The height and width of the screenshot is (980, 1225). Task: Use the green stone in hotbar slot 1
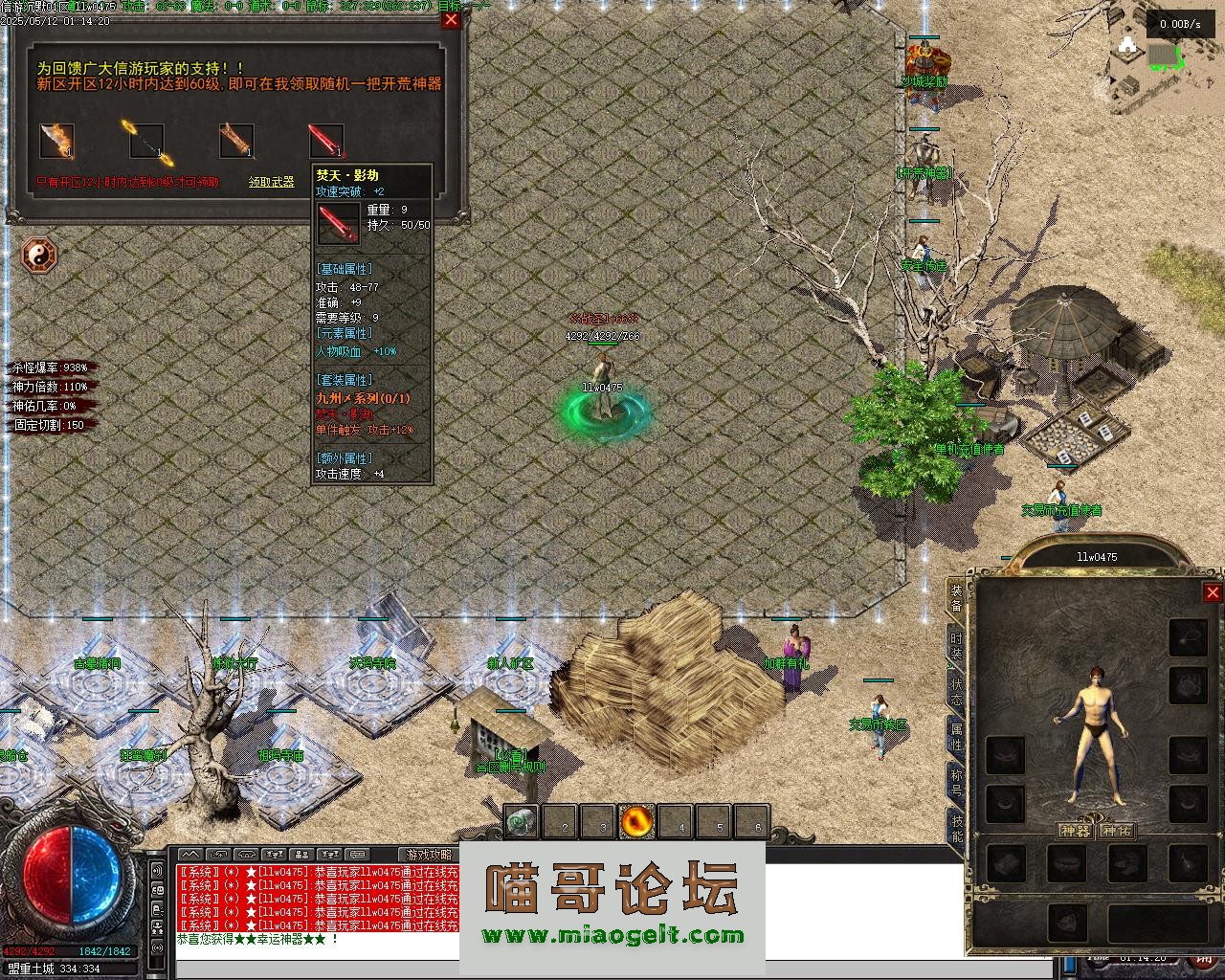522,821
